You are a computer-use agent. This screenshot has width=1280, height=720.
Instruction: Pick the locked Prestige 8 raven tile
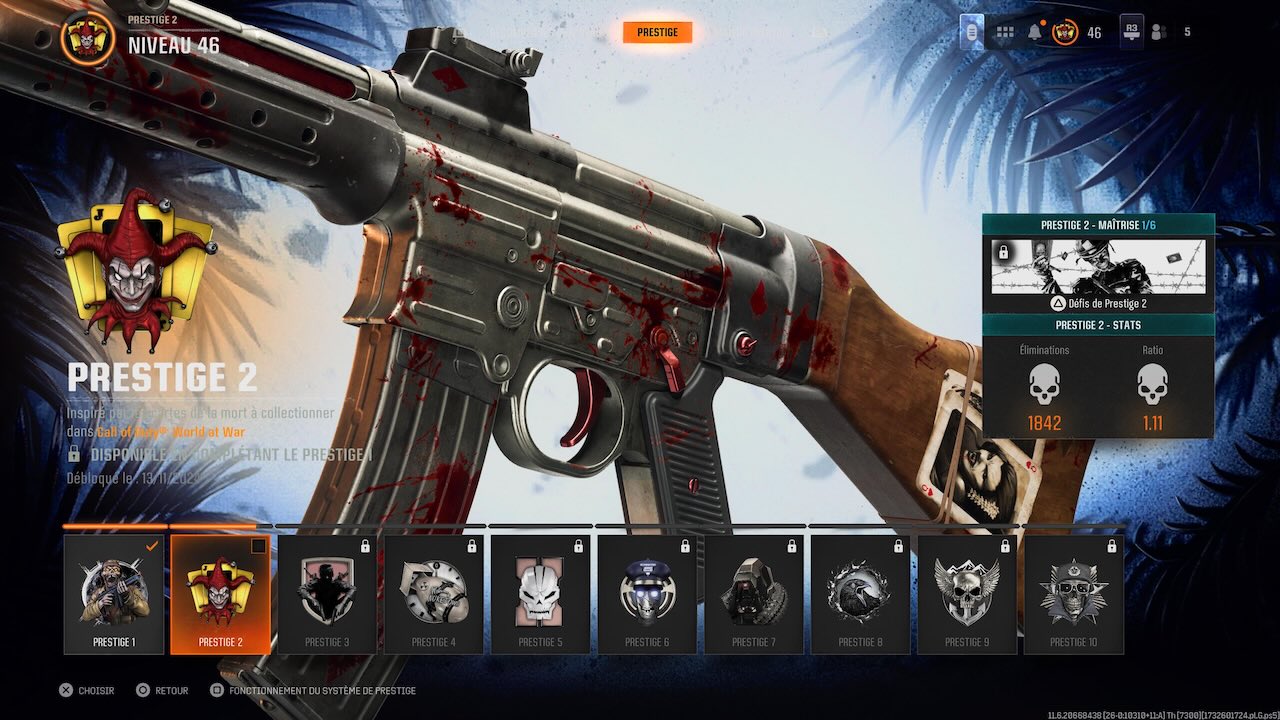coord(860,594)
